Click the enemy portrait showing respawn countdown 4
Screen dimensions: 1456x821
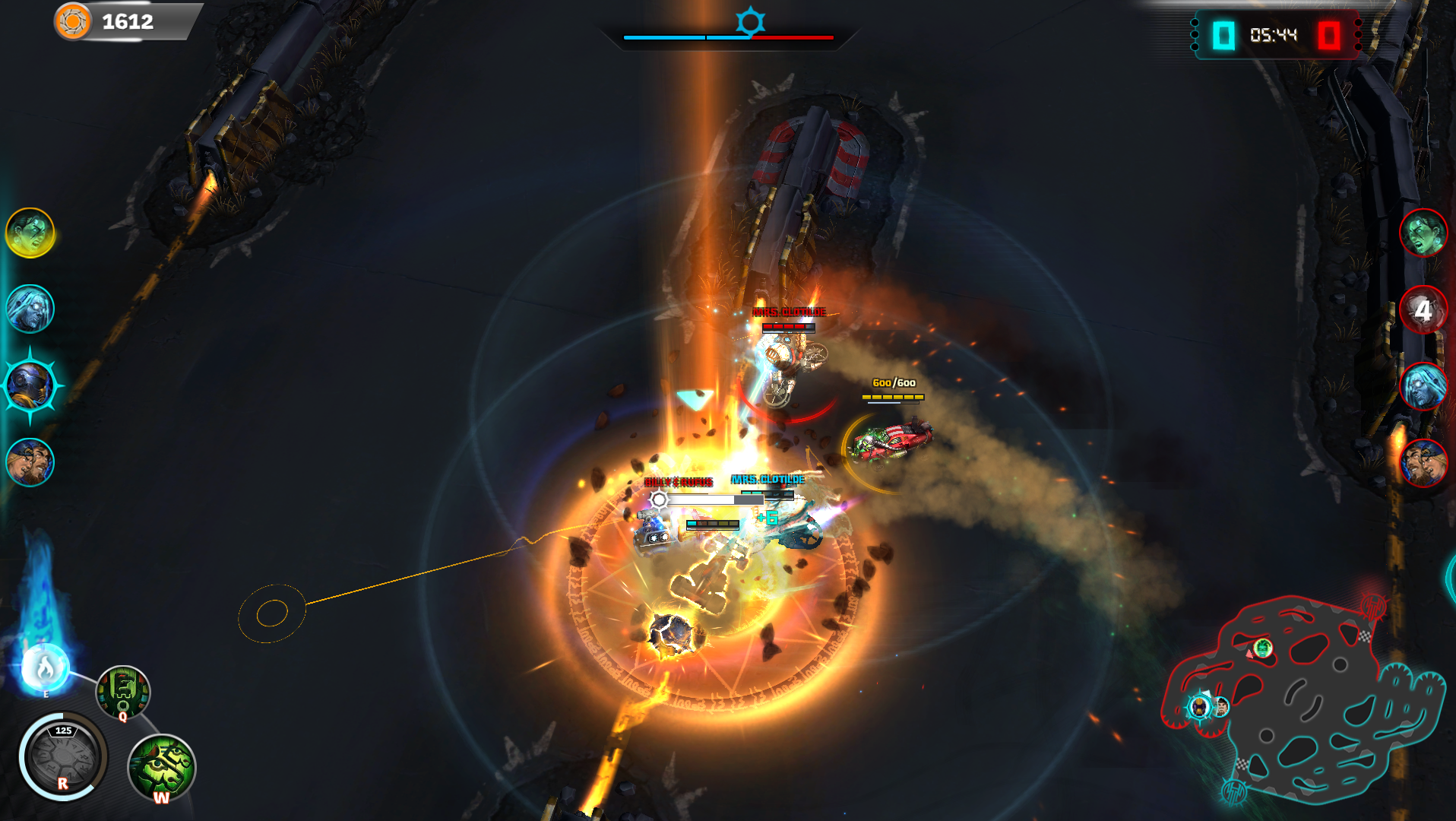(x=1423, y=309)
